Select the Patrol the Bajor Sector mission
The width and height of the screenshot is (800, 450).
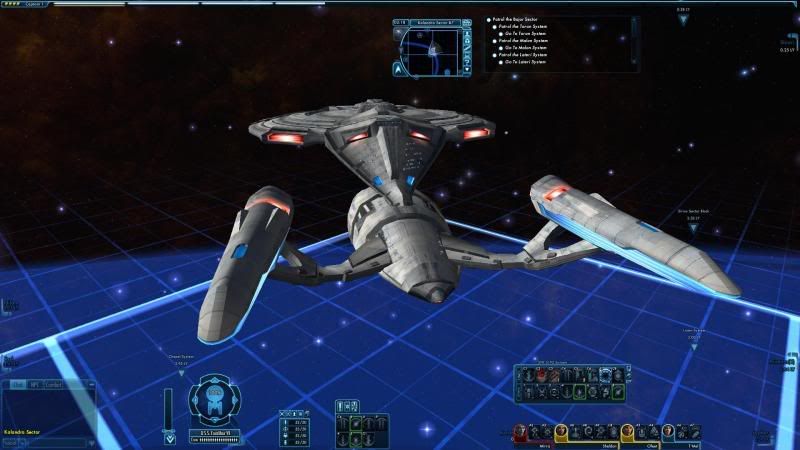(x=518, y=19)
